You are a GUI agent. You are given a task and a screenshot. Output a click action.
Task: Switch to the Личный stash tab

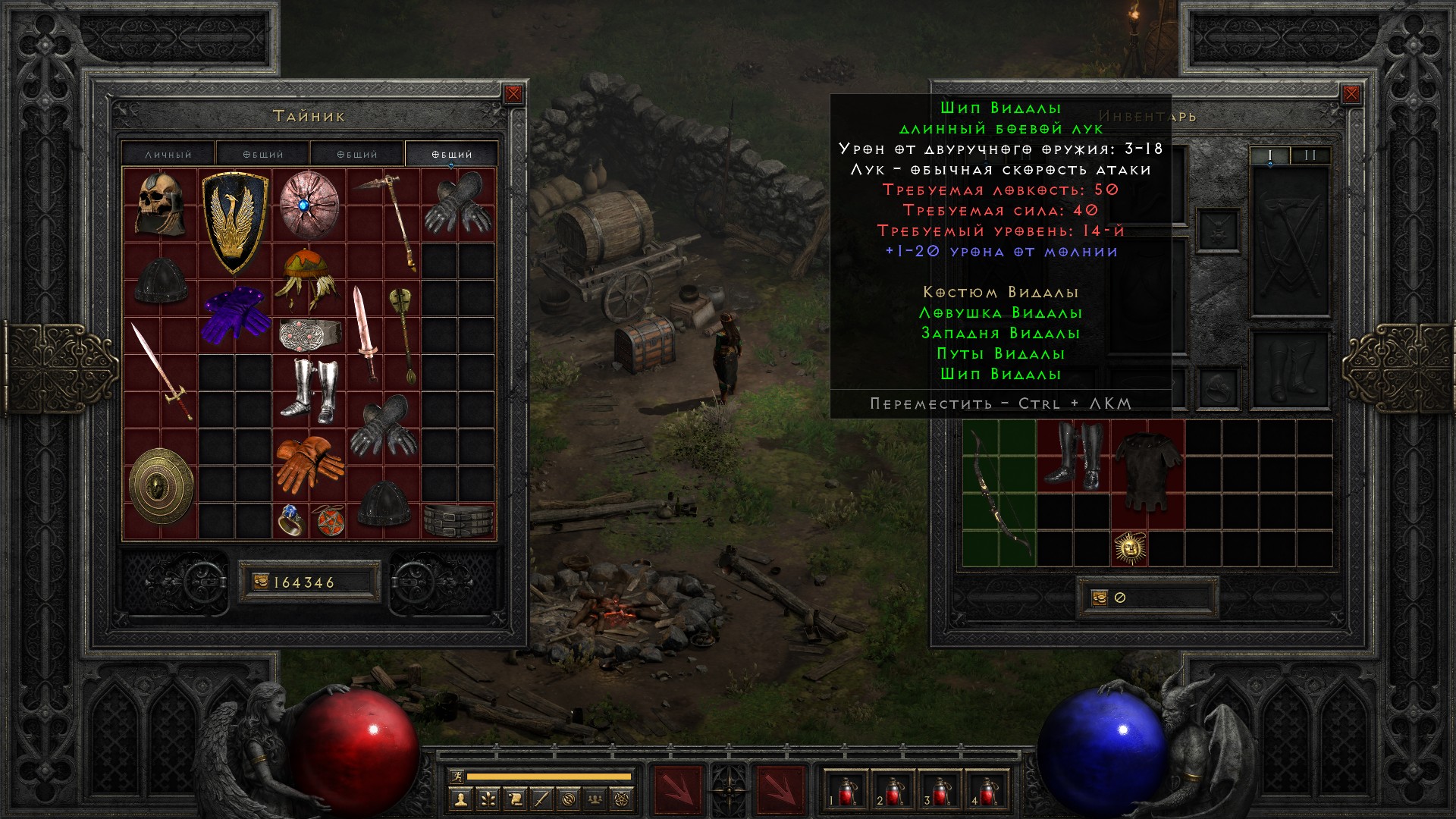[x=168, y=154]
